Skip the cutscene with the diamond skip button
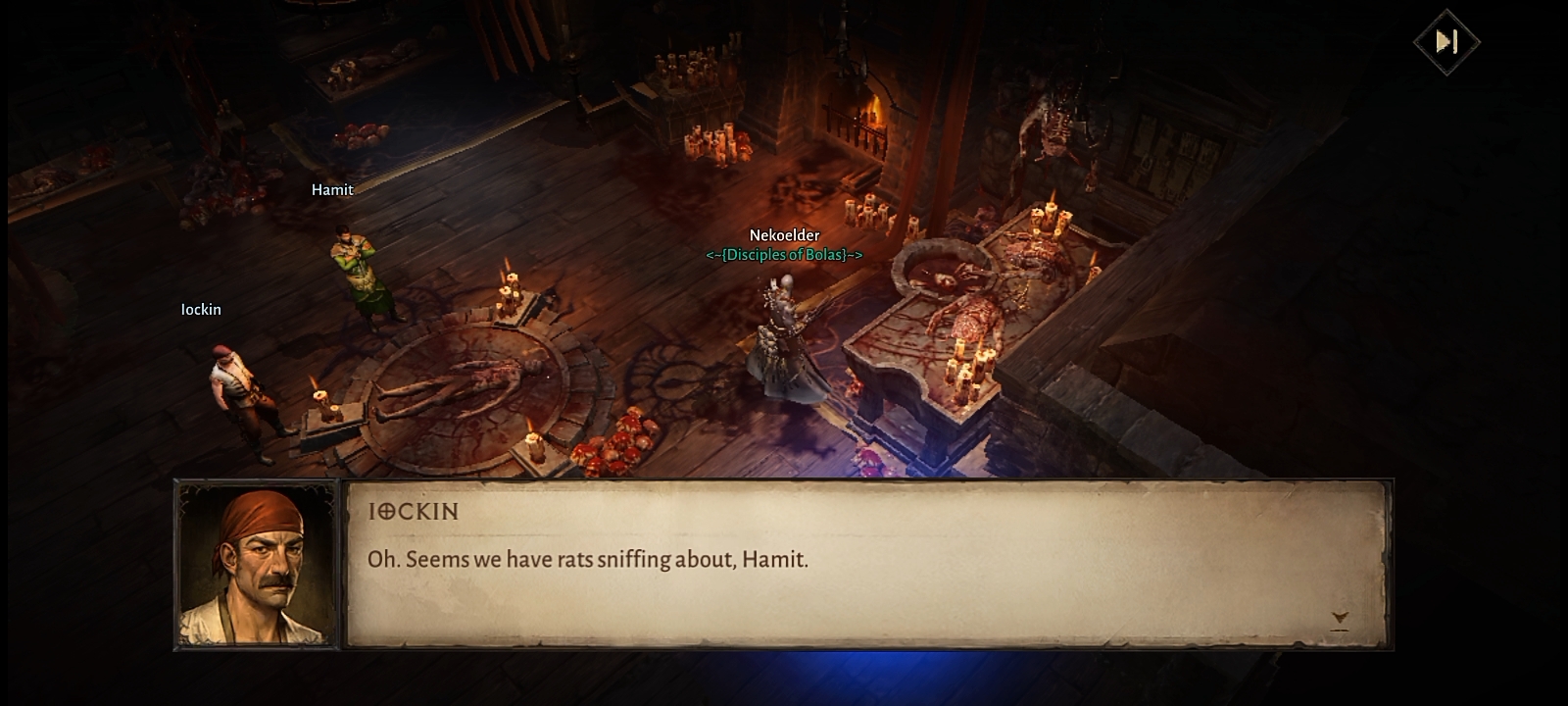This screenshot has height=706, width=1568. 1446,42
